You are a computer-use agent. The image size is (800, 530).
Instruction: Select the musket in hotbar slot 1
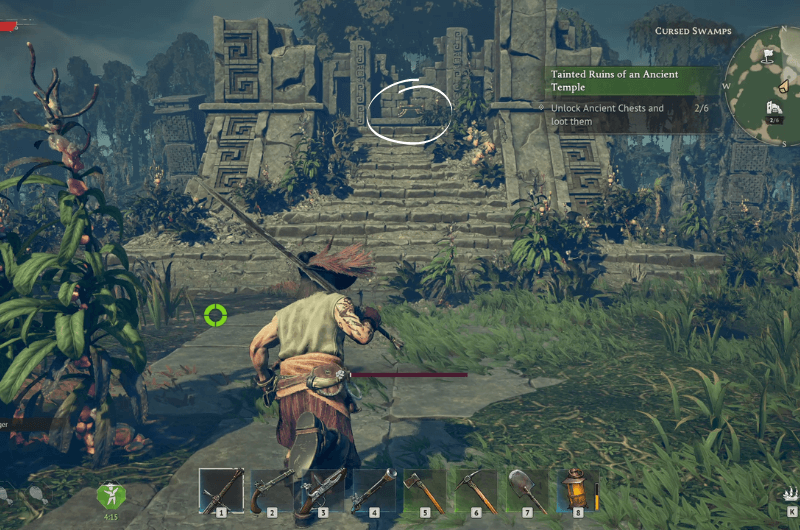pos(222,490)
